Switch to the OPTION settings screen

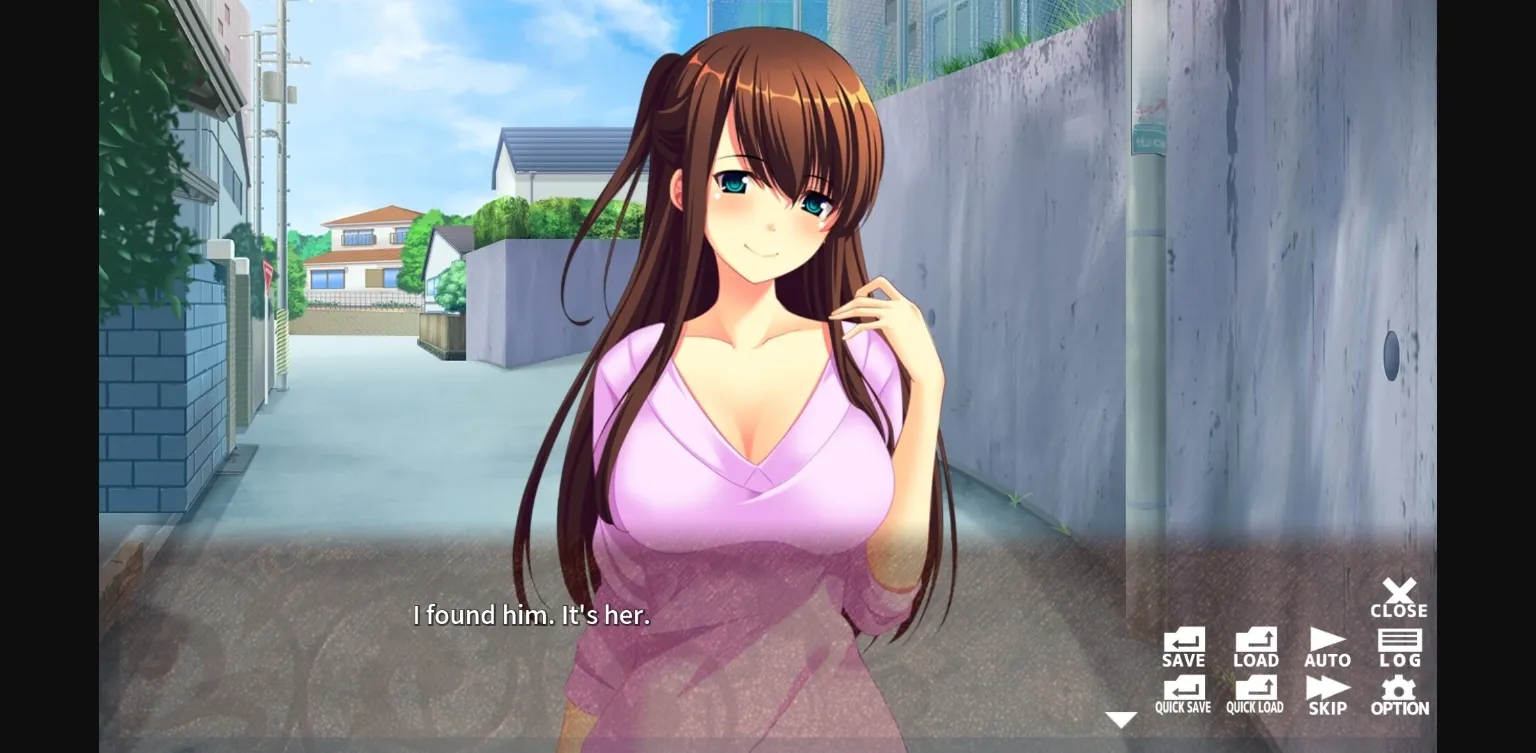pos(1399,690)
